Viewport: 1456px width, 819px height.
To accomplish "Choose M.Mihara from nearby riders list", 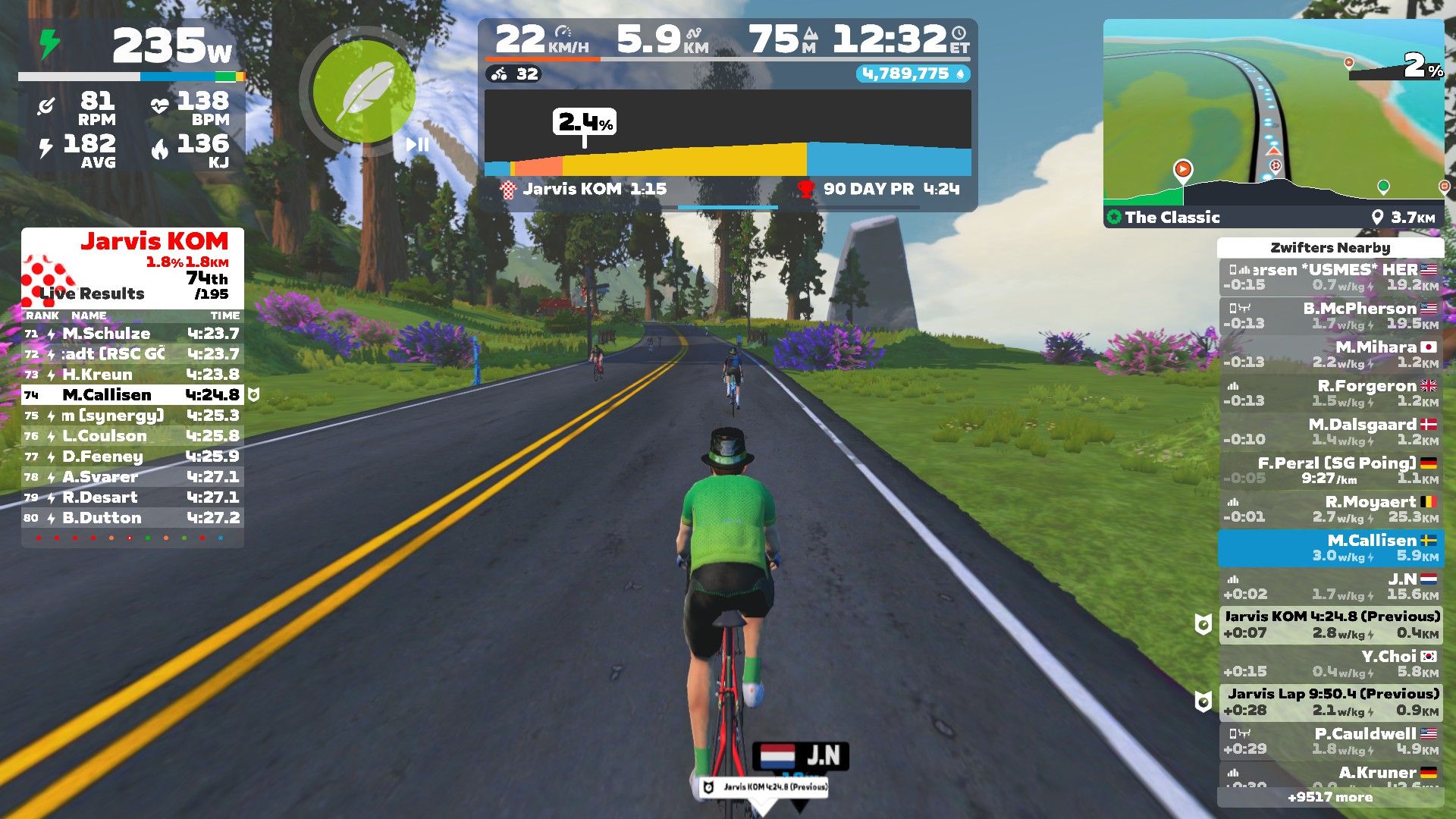I will (x=1331, y=354).
